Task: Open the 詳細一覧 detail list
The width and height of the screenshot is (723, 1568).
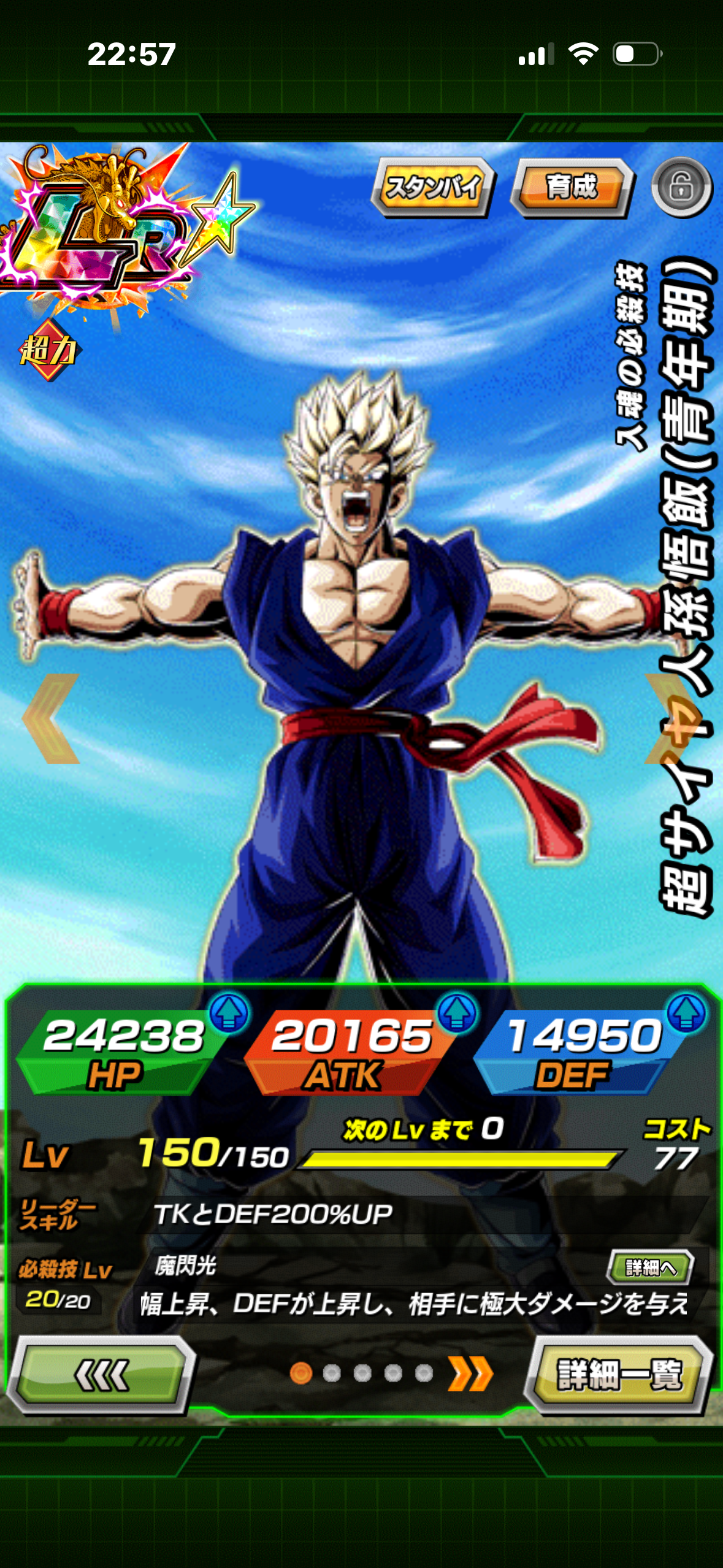Action: [x=619, y=1374]
